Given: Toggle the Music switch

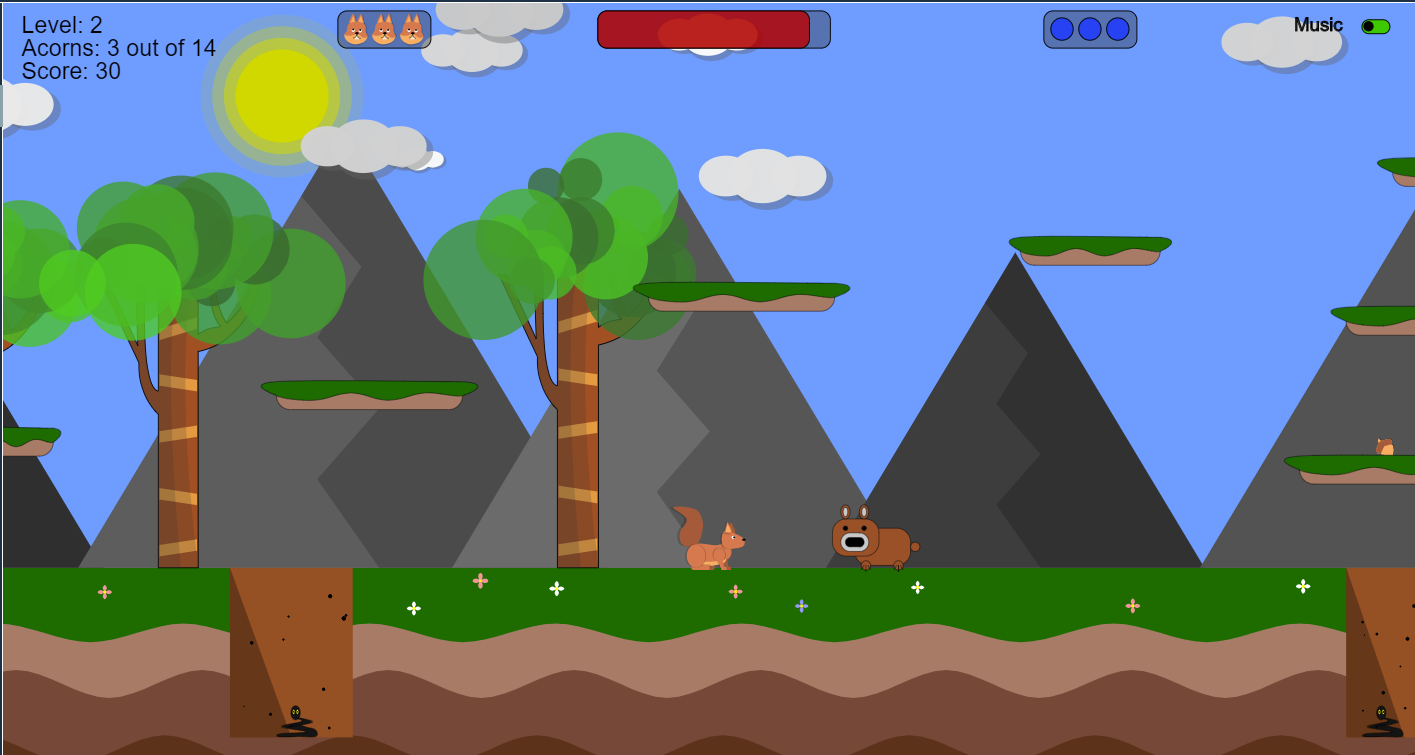Looking at the screenshot, I should point(1375,27).
